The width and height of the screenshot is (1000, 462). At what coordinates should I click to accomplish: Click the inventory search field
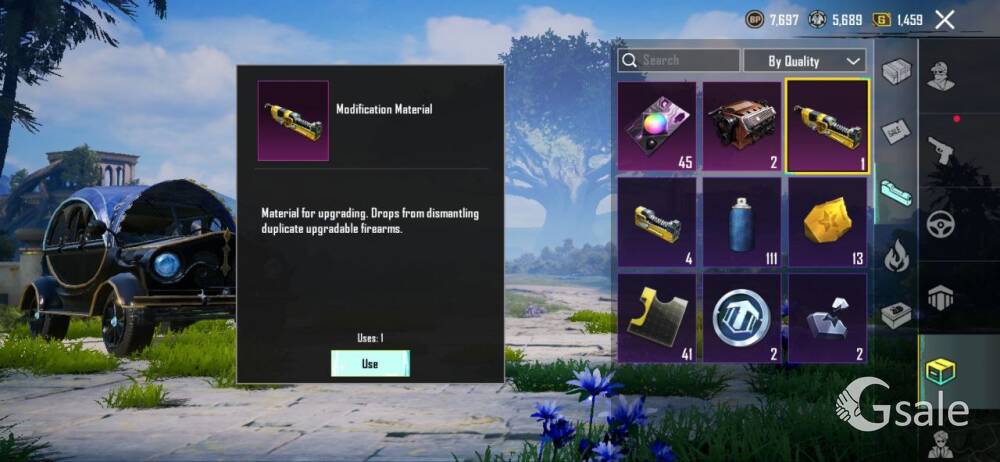(679, 60)
